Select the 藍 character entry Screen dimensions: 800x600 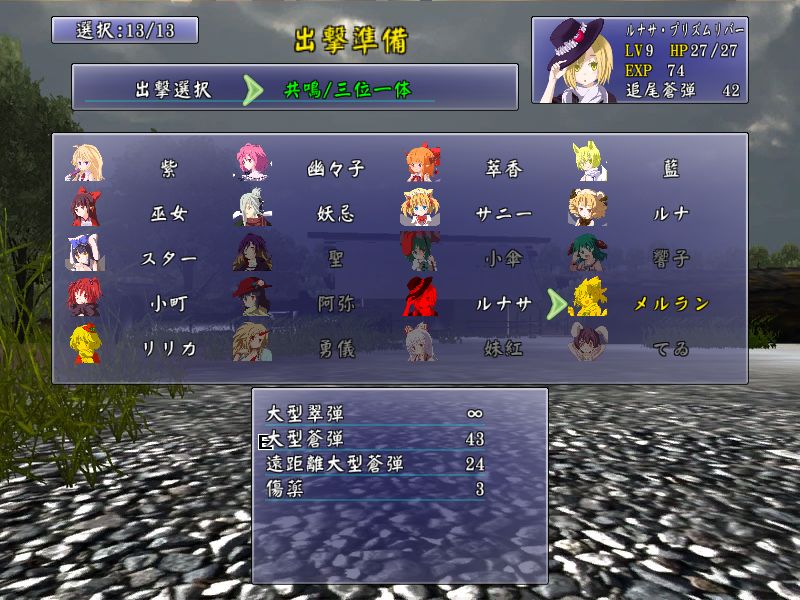[671, 170]
